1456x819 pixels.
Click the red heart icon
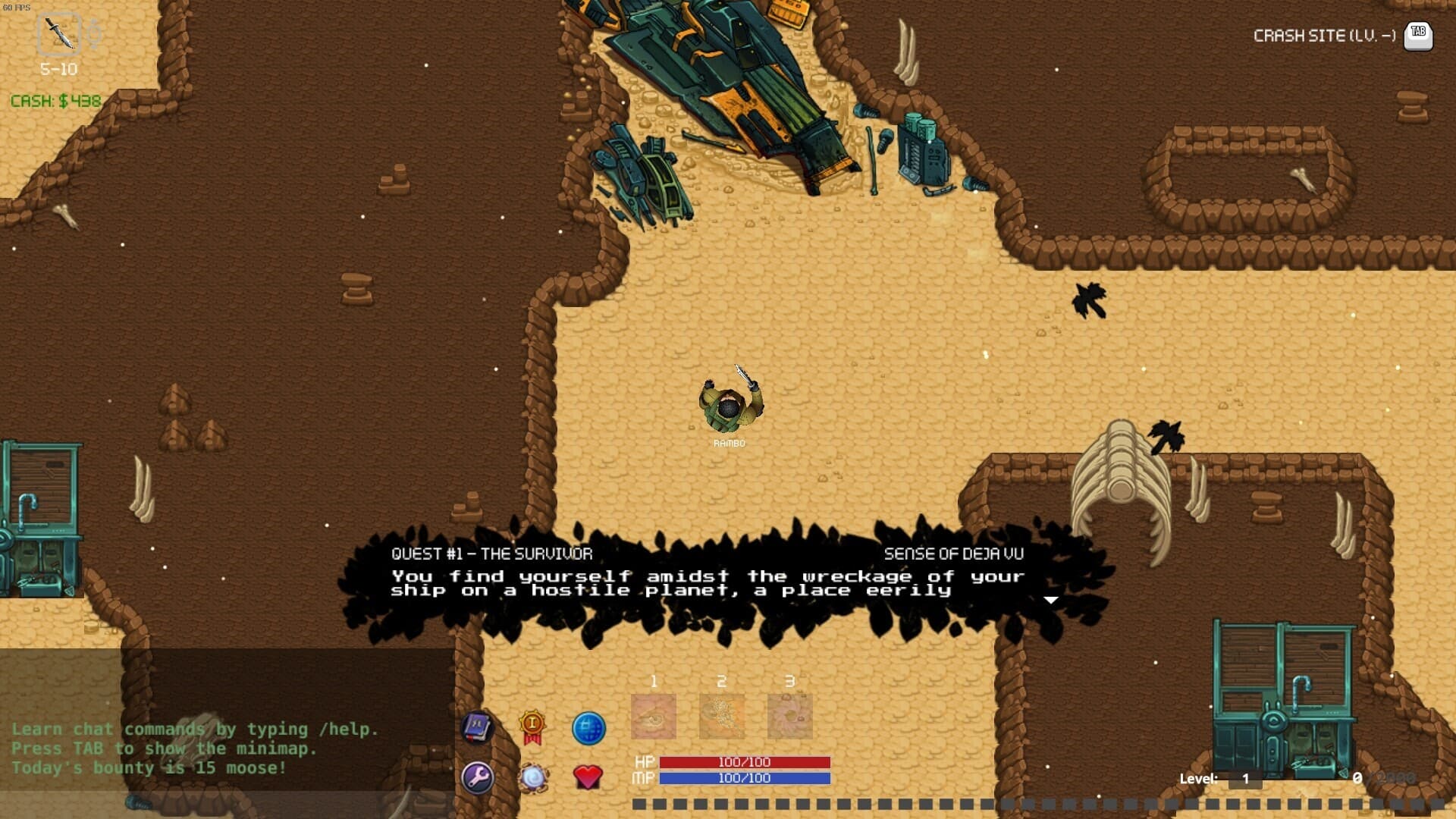coord(587,777)
